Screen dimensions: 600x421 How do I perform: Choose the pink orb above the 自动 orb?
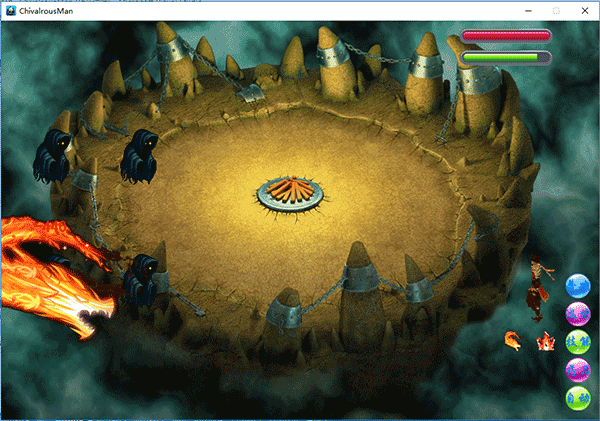point(577,372)
